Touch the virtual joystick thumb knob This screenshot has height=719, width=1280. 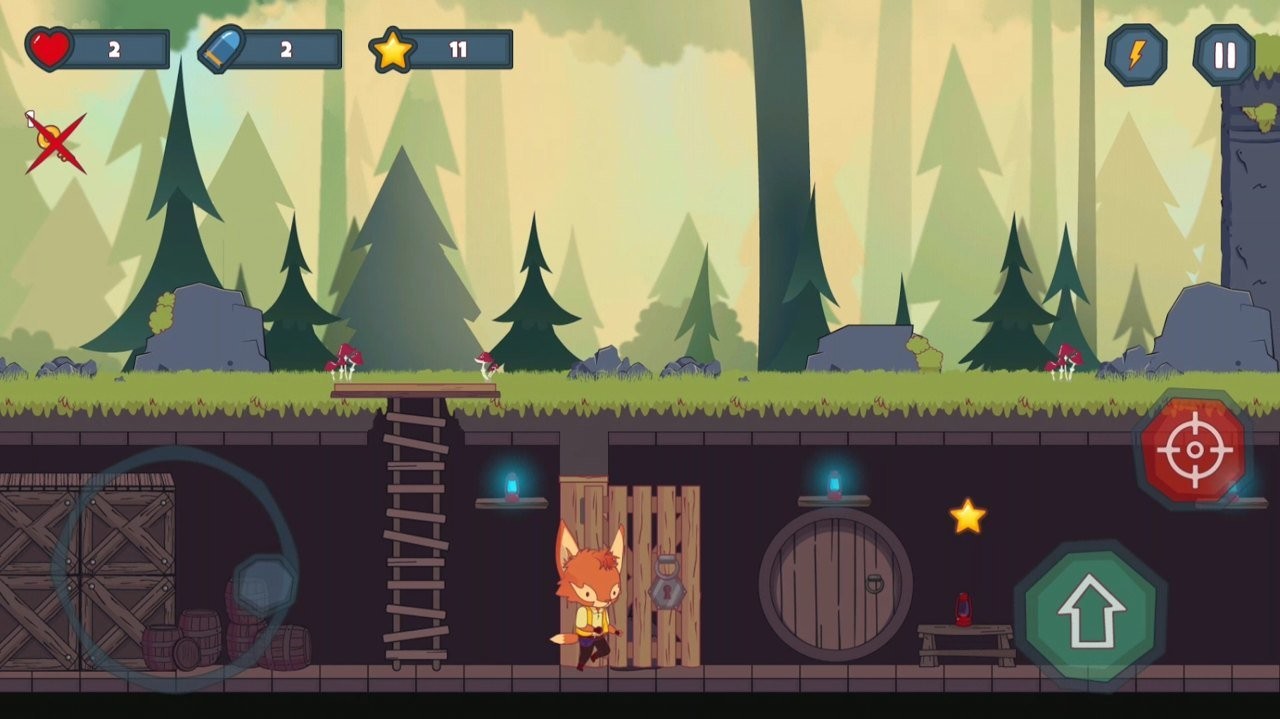click(x=265, y=585)
